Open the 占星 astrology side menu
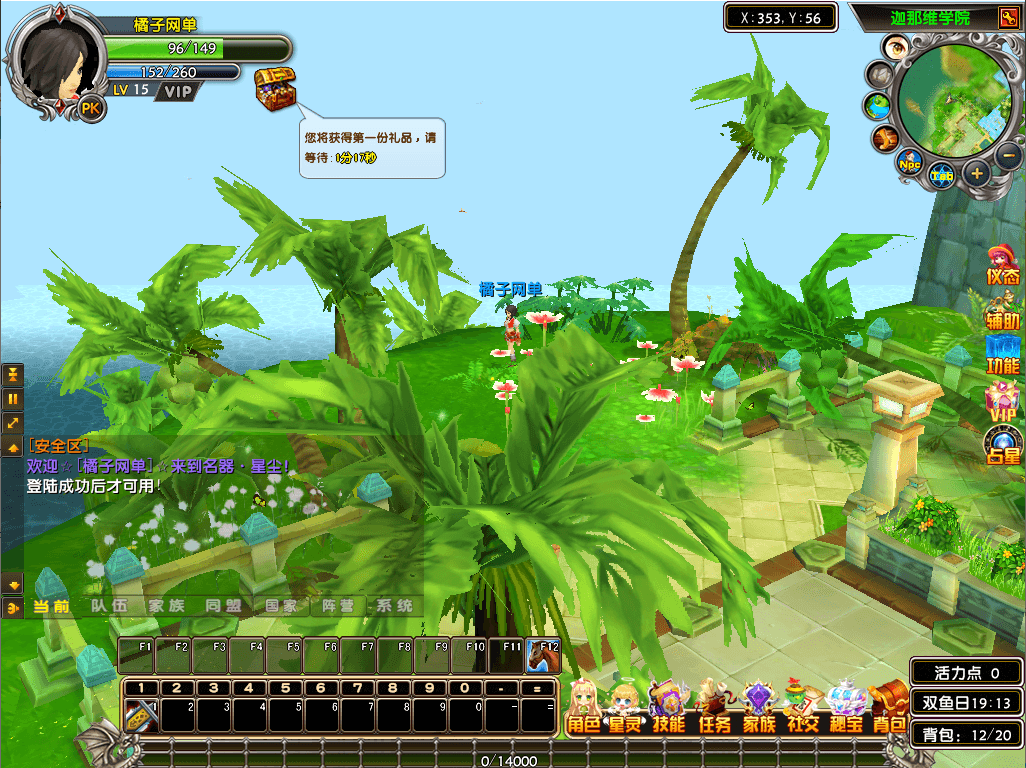Screen dimensions: 1026x768 coord(1002,444)
